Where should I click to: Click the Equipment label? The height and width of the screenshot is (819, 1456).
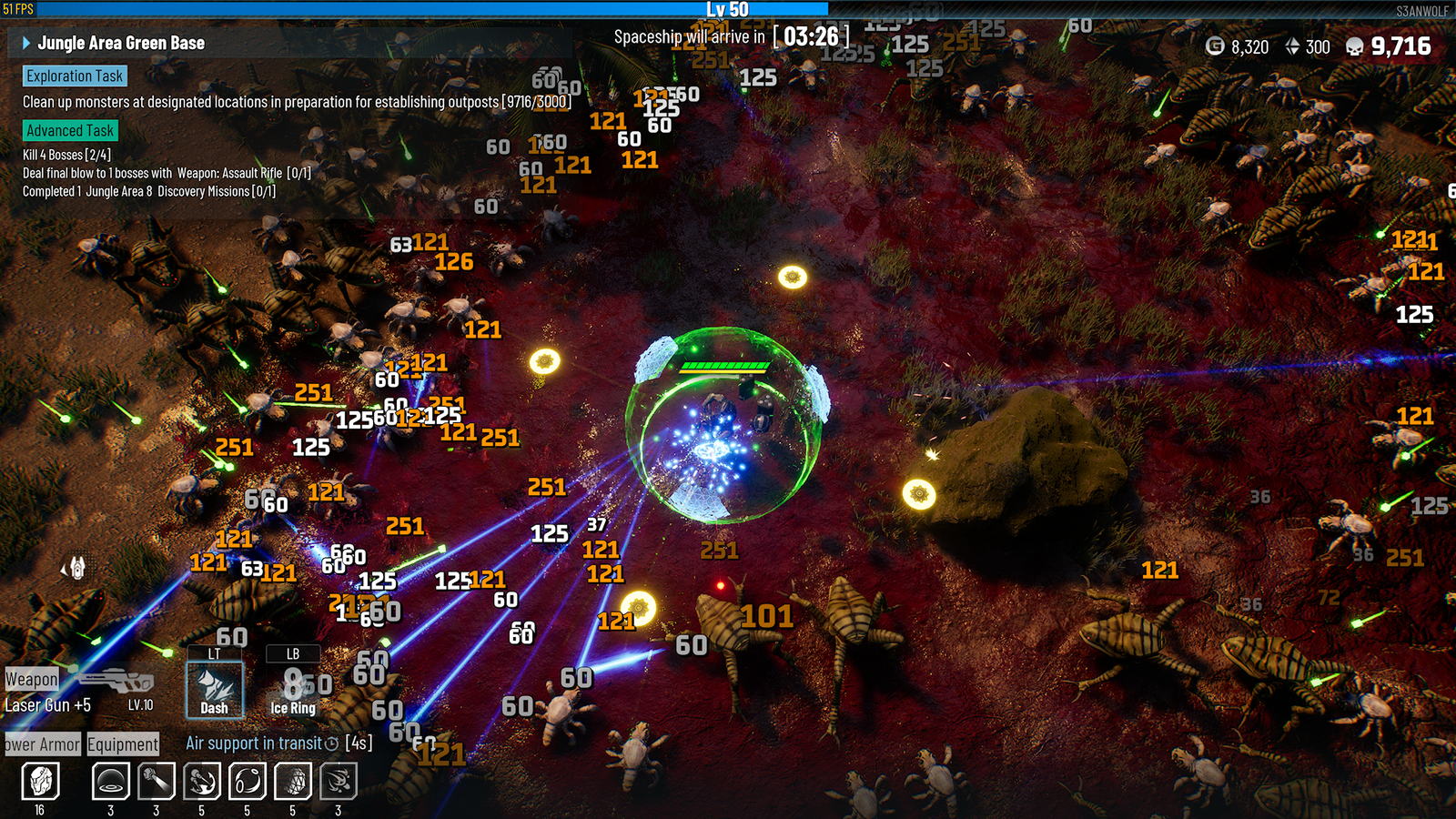pyautogui.click(x=123, y=744)
